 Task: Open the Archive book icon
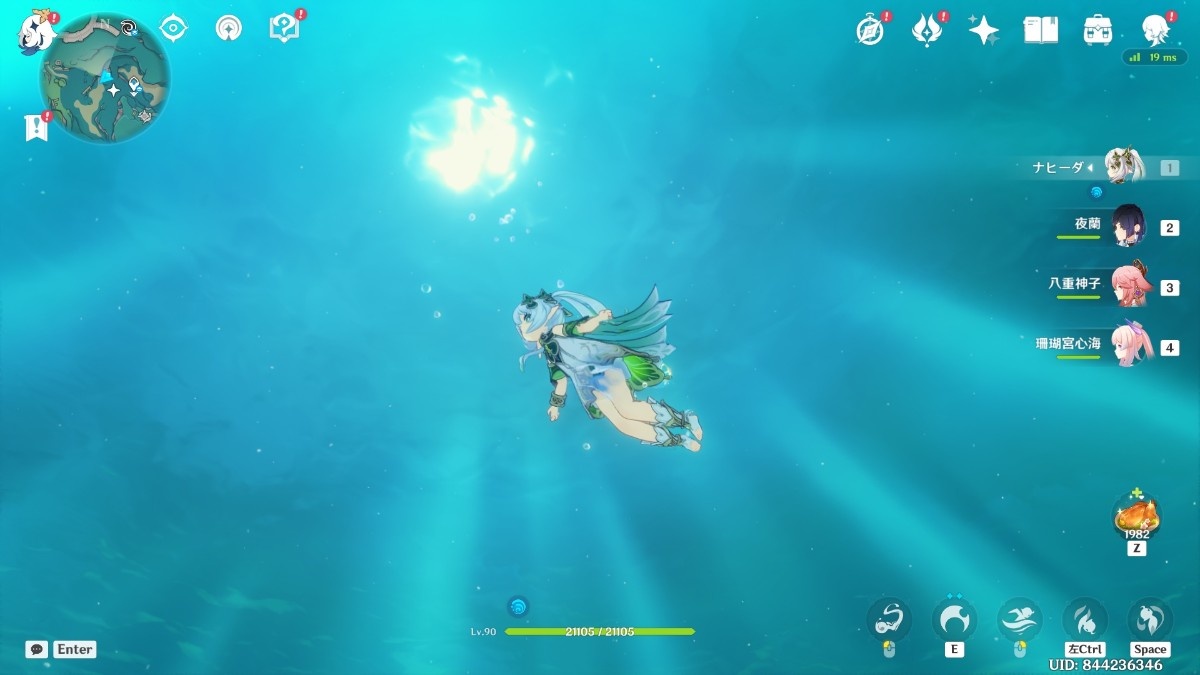click(x=1040, y=30)
